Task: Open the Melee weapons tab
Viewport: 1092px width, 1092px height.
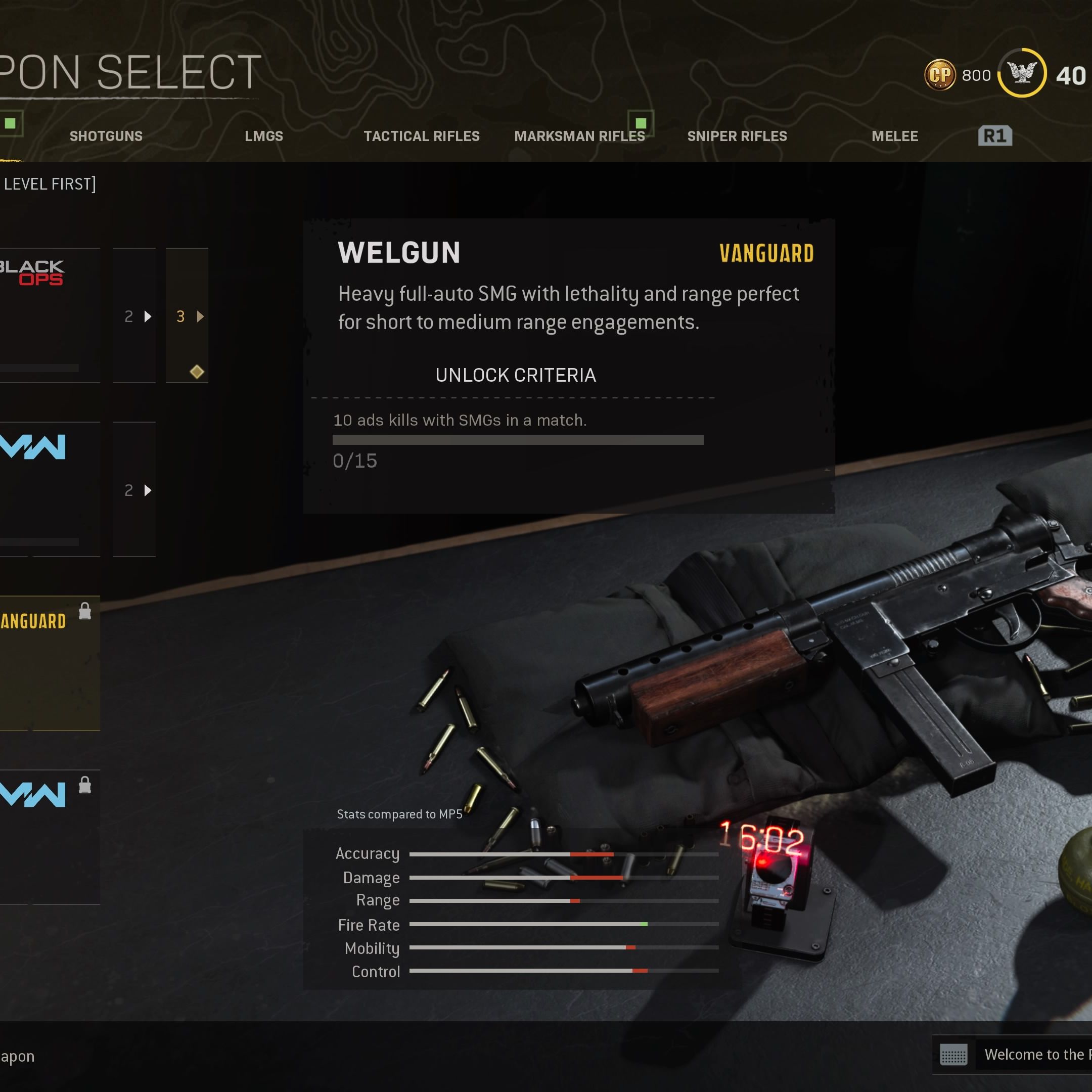Action: tap(894, 136)
